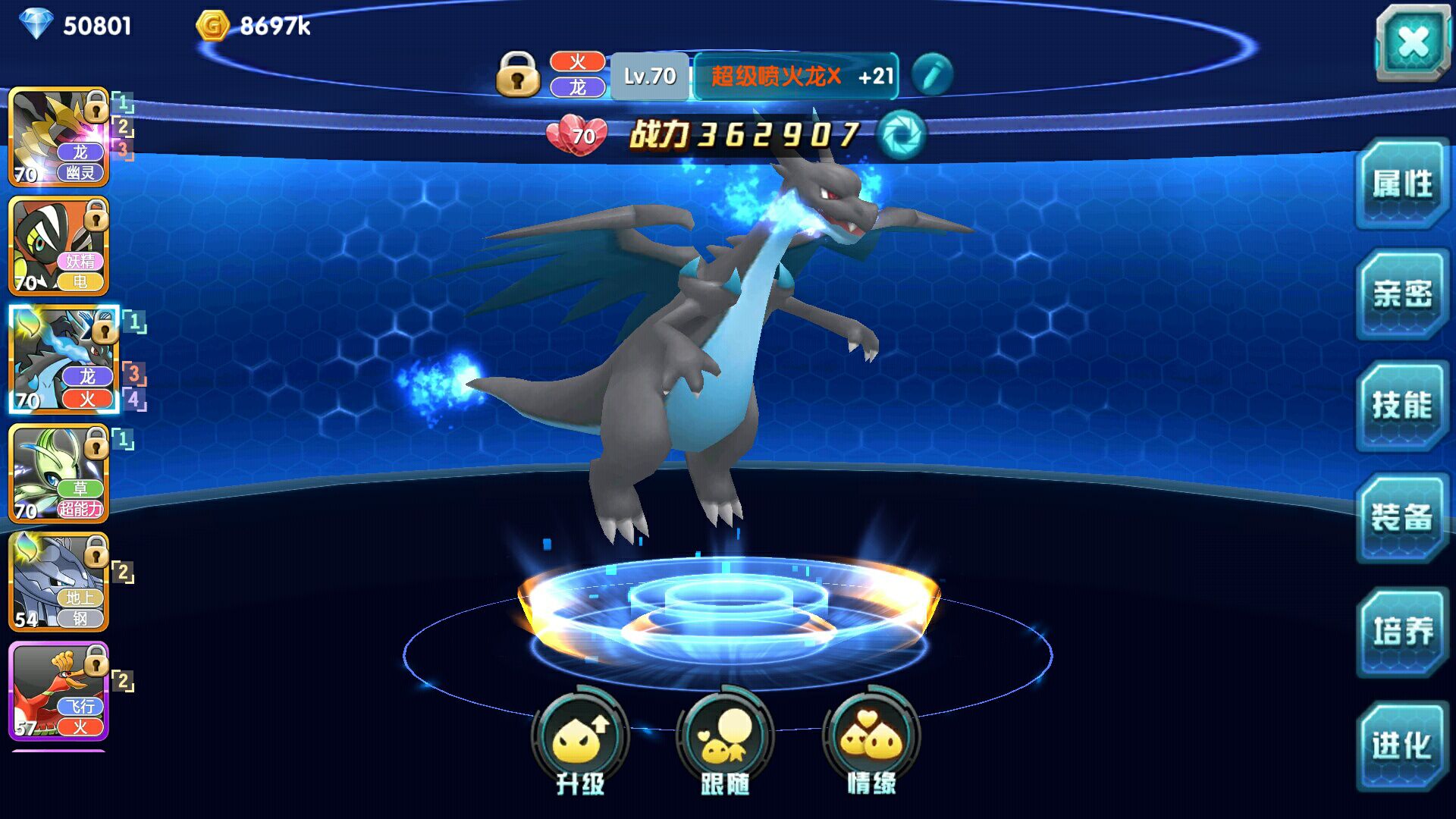Viewport: 1456px width, 819px height.
Task: Choose the level 57 飞行/火 portrait
Action: click(59, 691)
